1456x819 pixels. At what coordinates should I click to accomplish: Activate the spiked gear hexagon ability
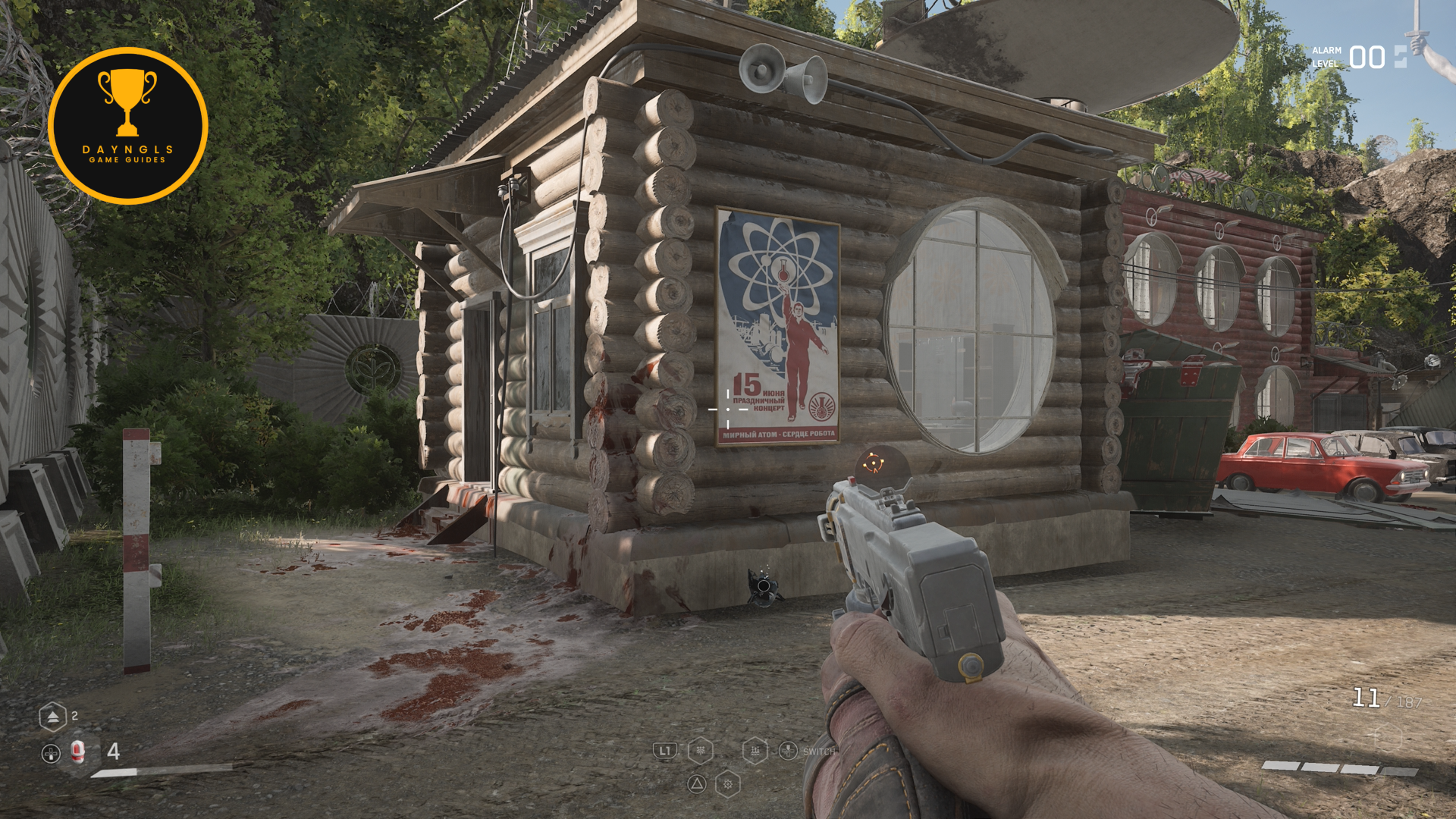pyautogui.click(x=728, y=784)
